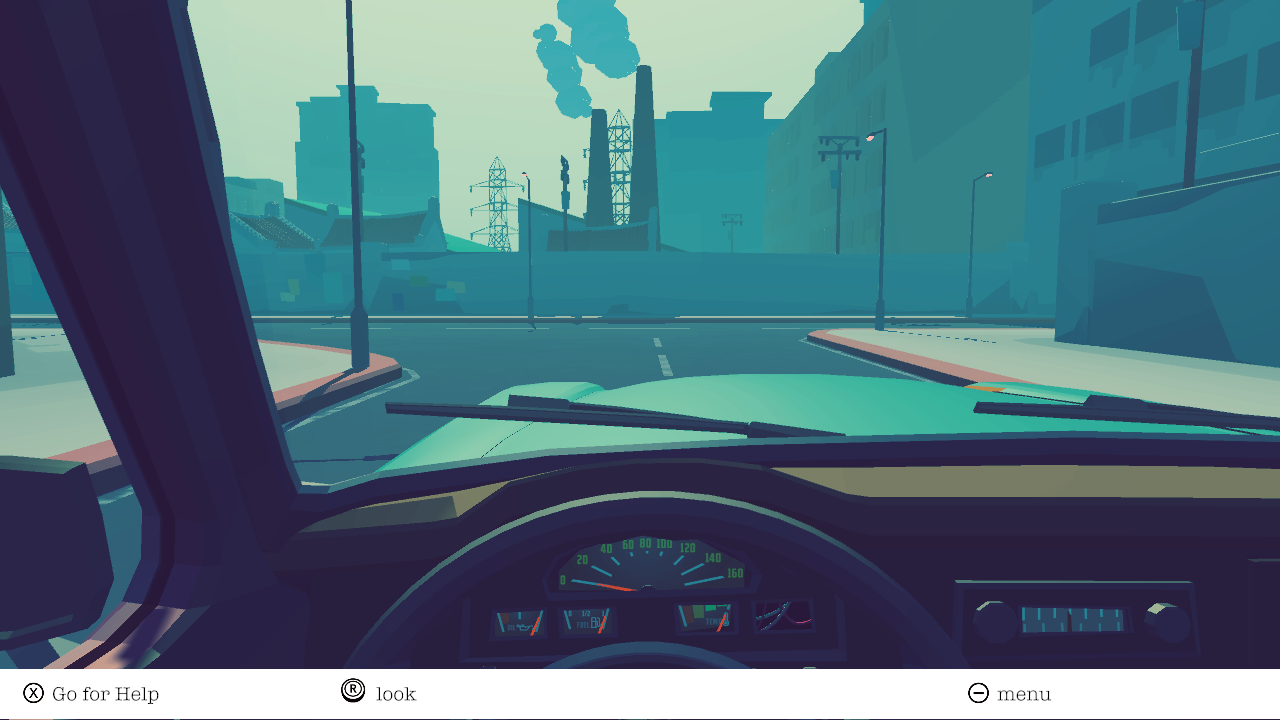Click Go for Help
Image resolution: width=1280 pixels, height=720 pixels.
(x=106, y=693)
